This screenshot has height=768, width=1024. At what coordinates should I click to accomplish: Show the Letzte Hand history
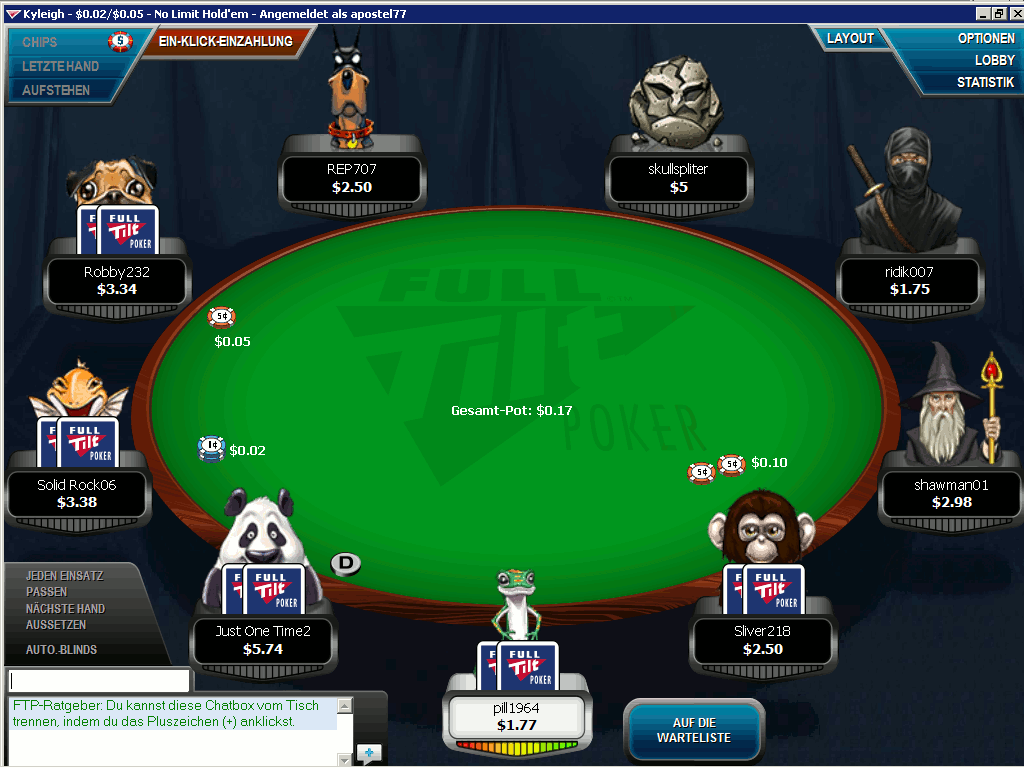coord(60,66)
